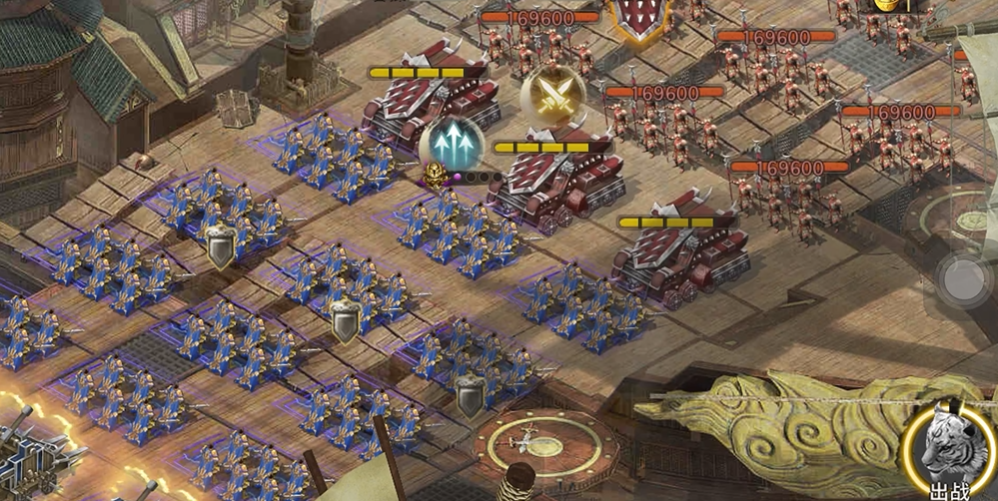Viewport: 998px width, 501px height.
Task: Select the red spiked shield emblem
Action: point(641,17)
